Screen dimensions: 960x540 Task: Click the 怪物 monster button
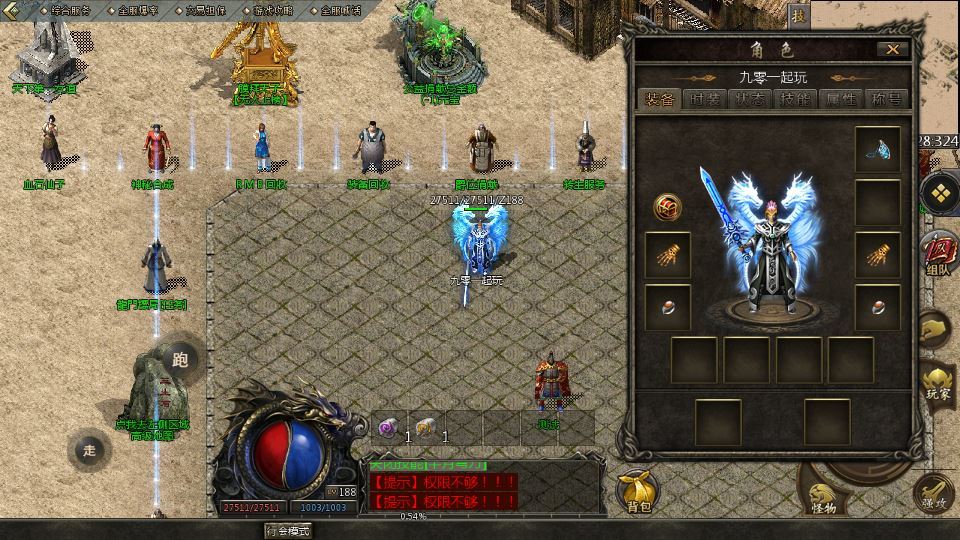point(822,497)
